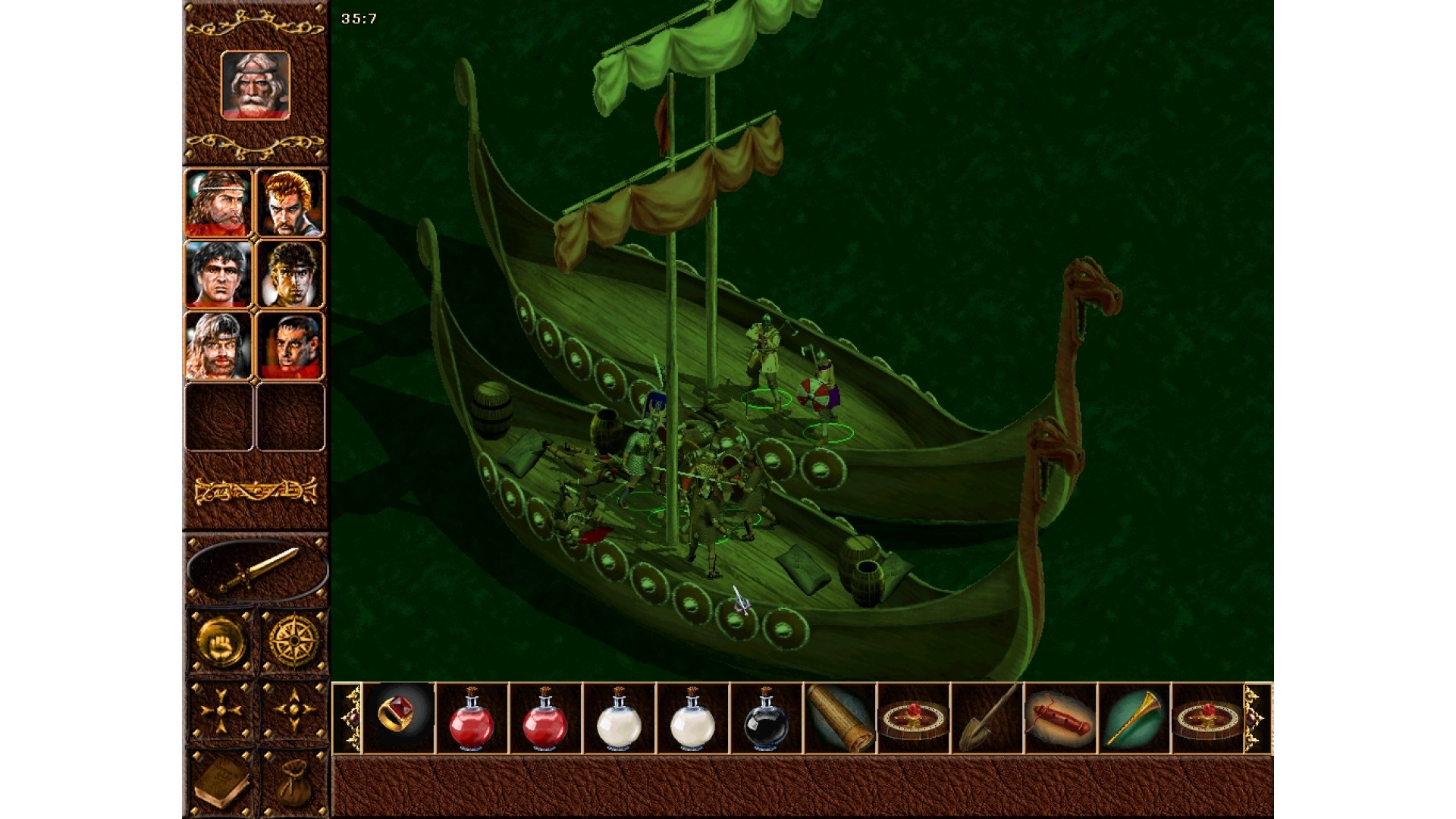Select the gold ring with red gem

point(399,717)
